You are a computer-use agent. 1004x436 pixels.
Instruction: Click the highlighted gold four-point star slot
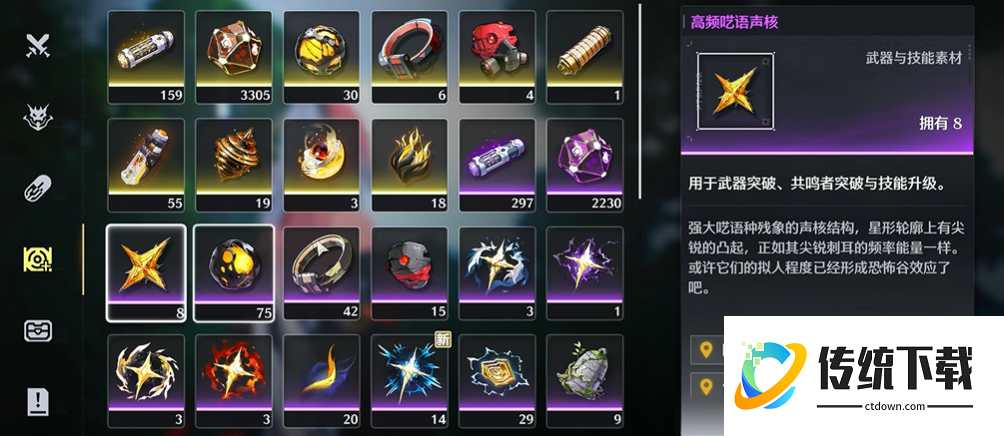(146, 271)
